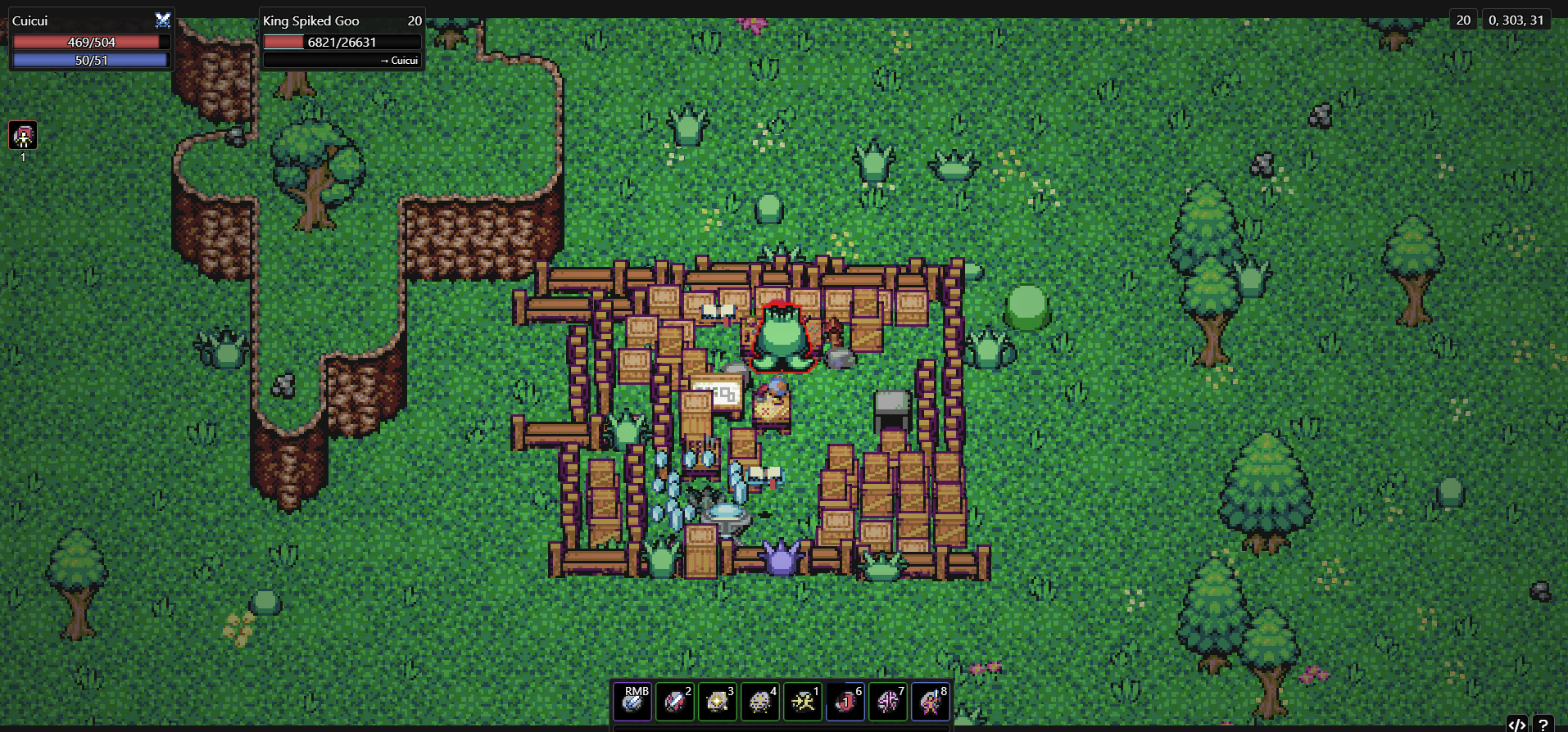Open the code bracket button
Viewport: 1568px width, 732px height.
1516,724
